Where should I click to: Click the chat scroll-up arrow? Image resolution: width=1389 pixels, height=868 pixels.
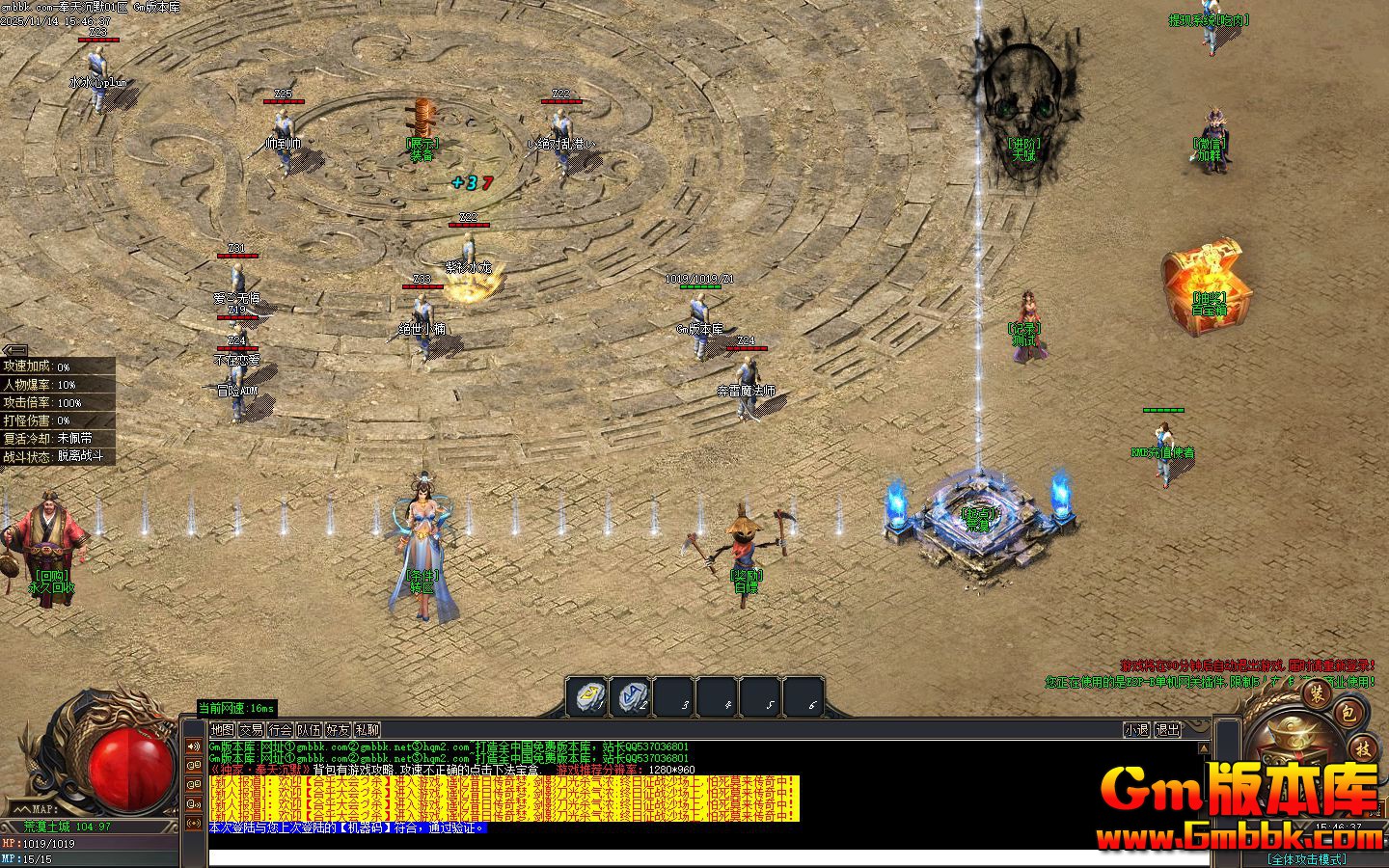(x=1204, y=746)
